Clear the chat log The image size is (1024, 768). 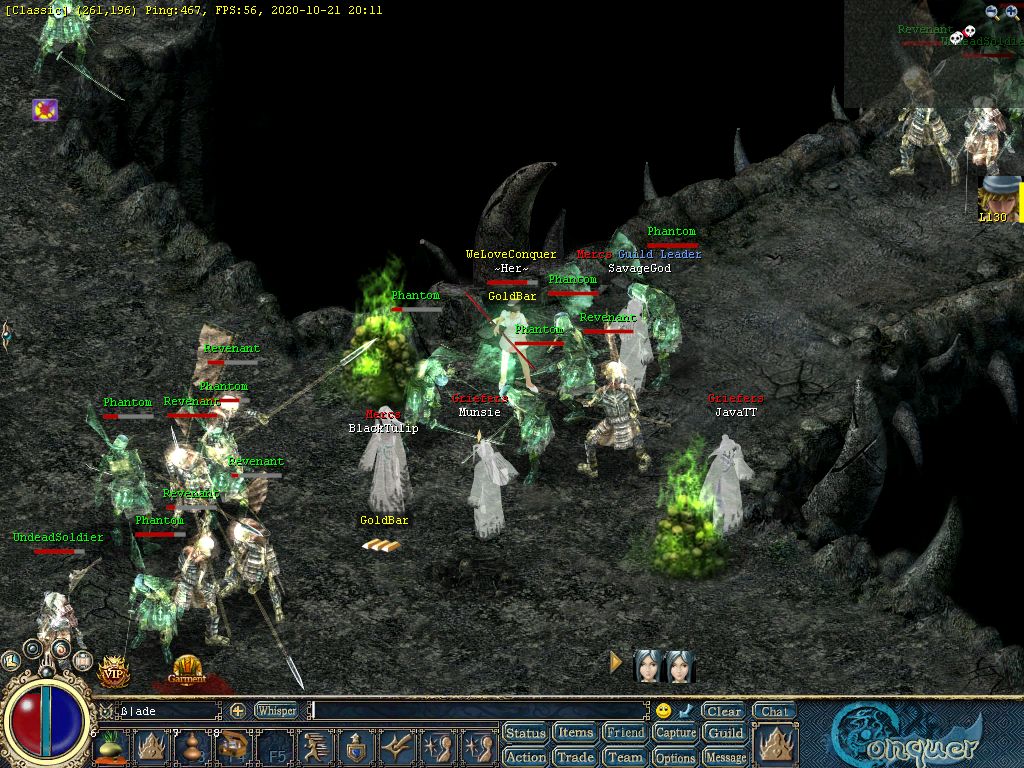point(723,711)
